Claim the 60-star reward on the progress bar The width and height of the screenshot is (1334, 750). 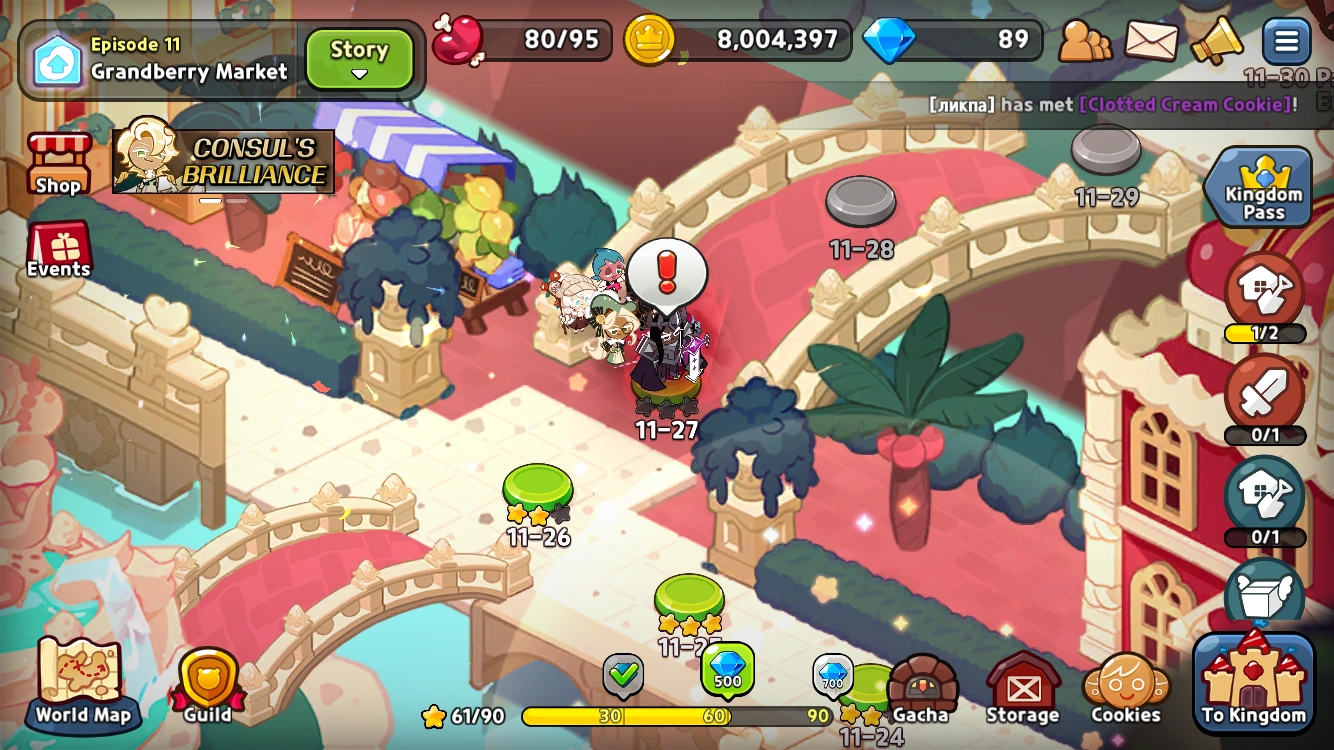[x=728, y=668]
